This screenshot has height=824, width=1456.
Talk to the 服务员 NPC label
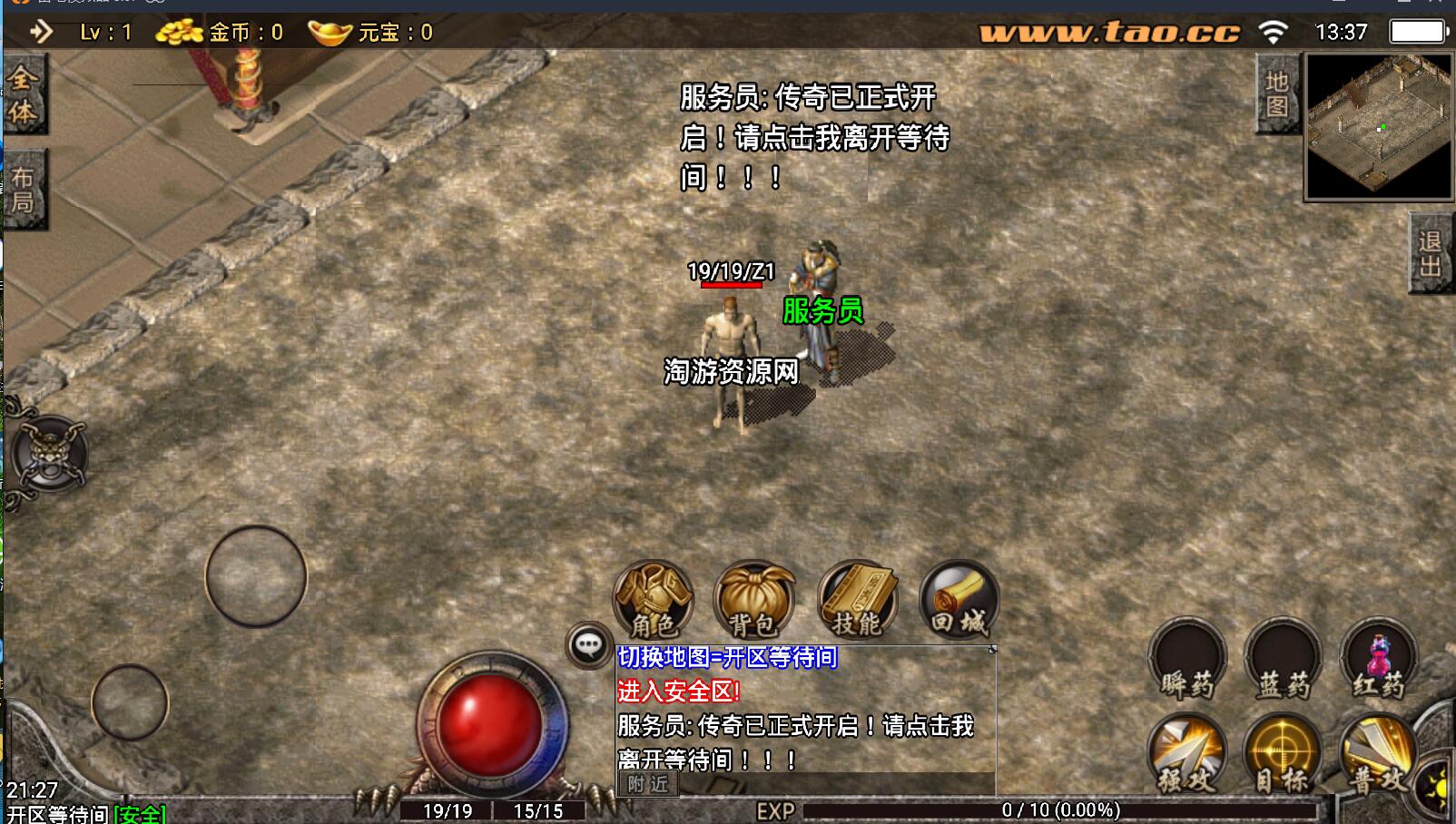click(x=822, y=310)
